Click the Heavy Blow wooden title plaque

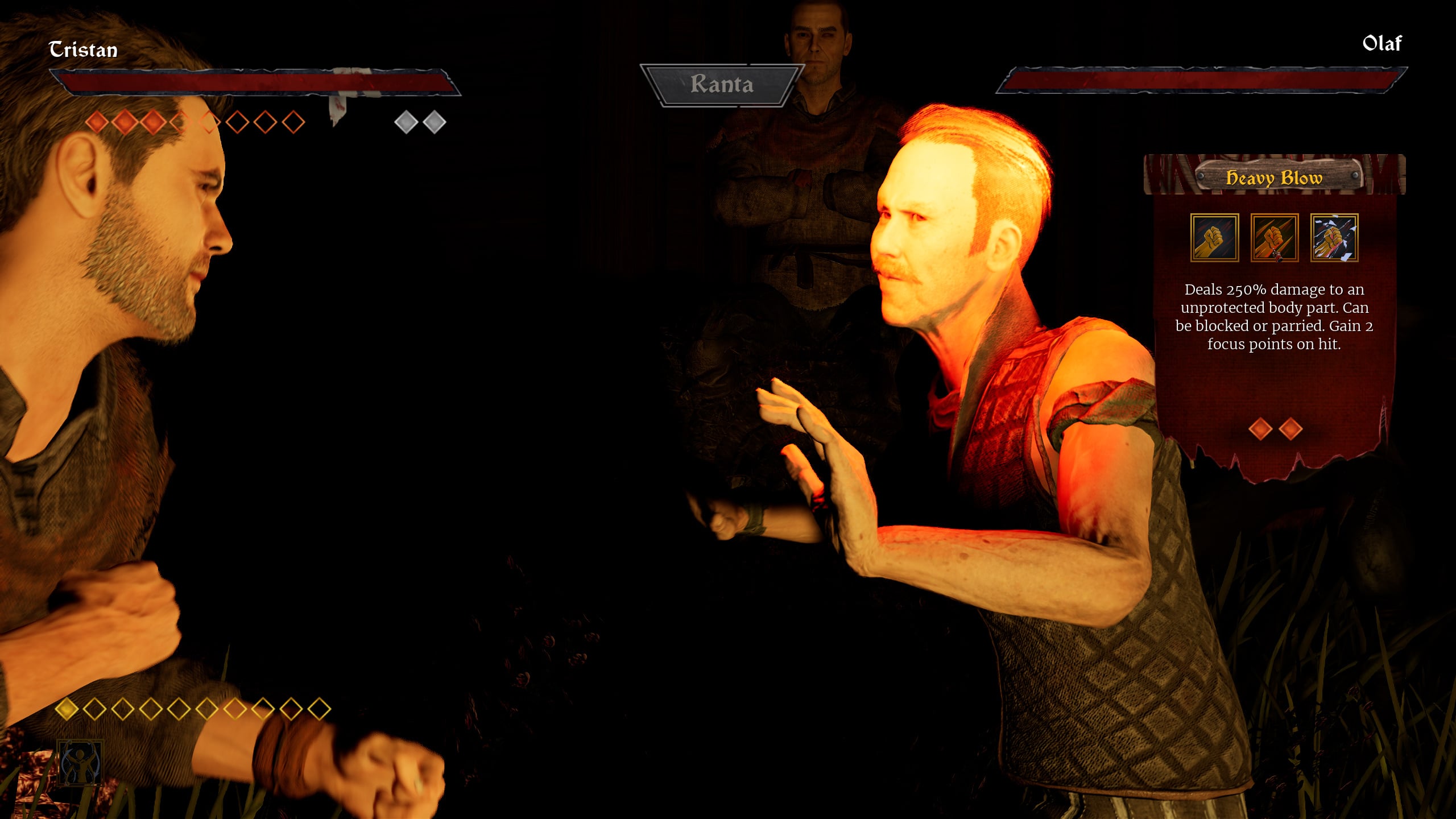pos(1275,177)
